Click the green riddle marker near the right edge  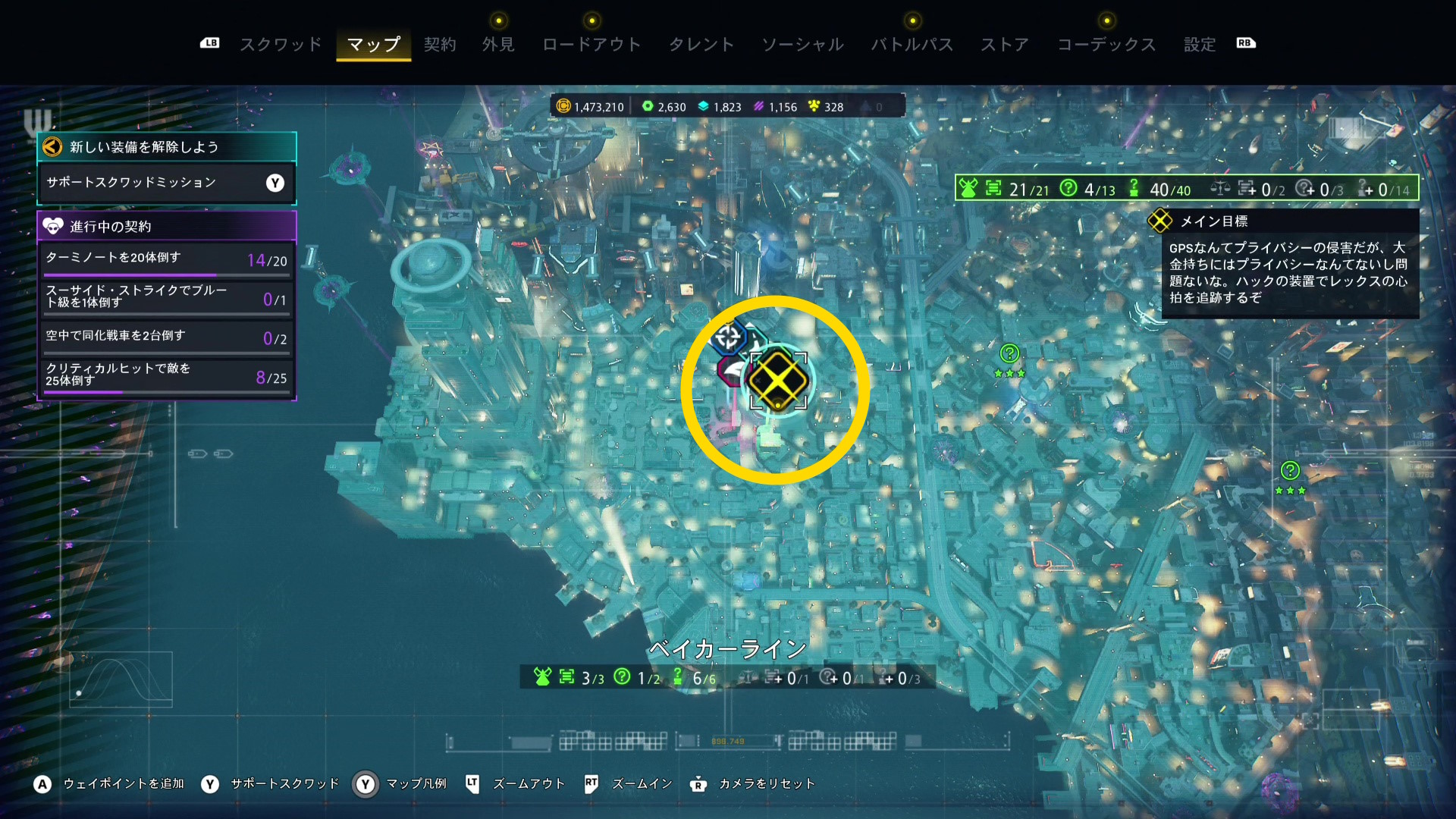(x=1290, y=471)
